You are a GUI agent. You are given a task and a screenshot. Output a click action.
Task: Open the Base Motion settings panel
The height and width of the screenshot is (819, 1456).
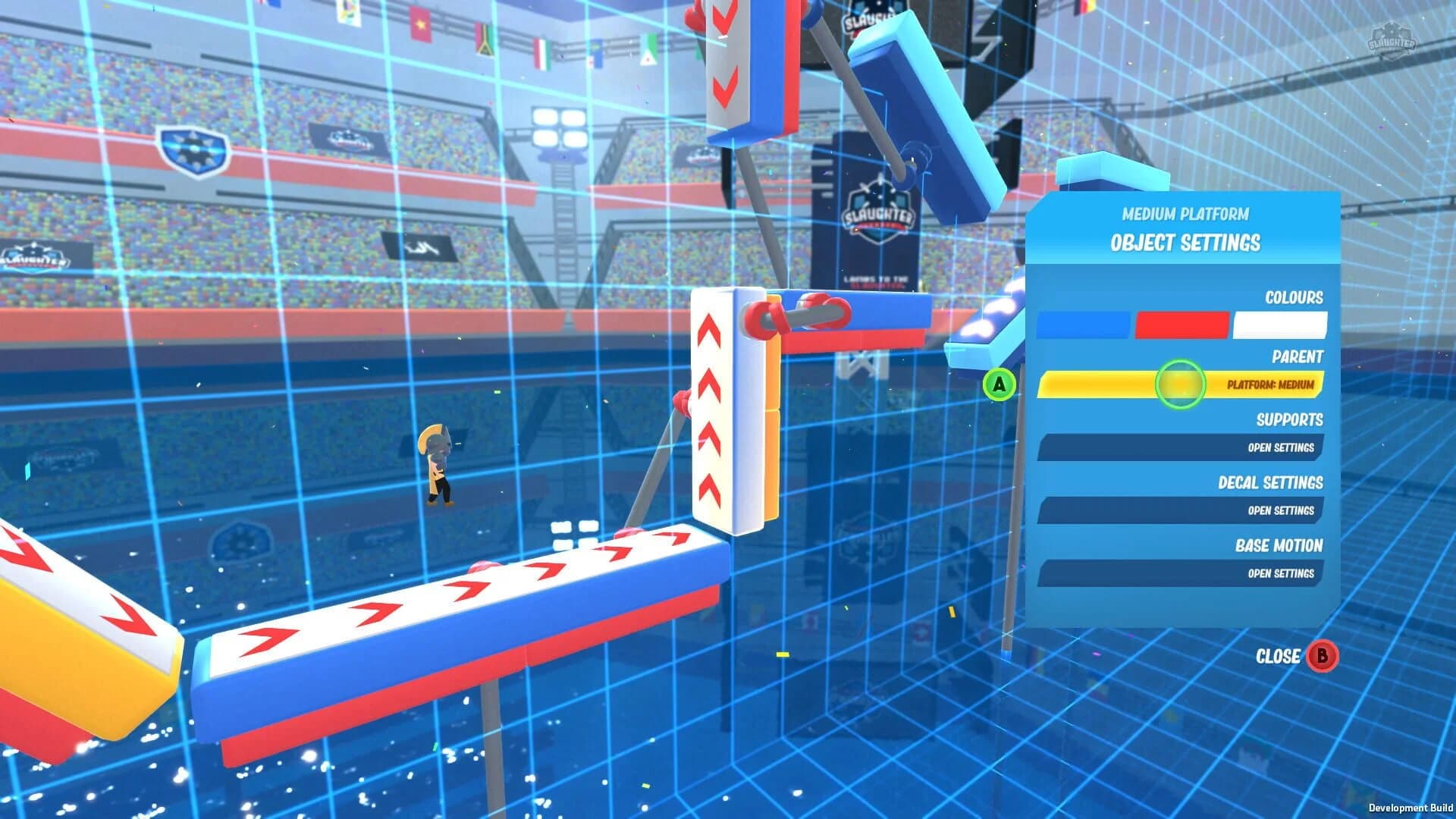[x=1181, y=574]
